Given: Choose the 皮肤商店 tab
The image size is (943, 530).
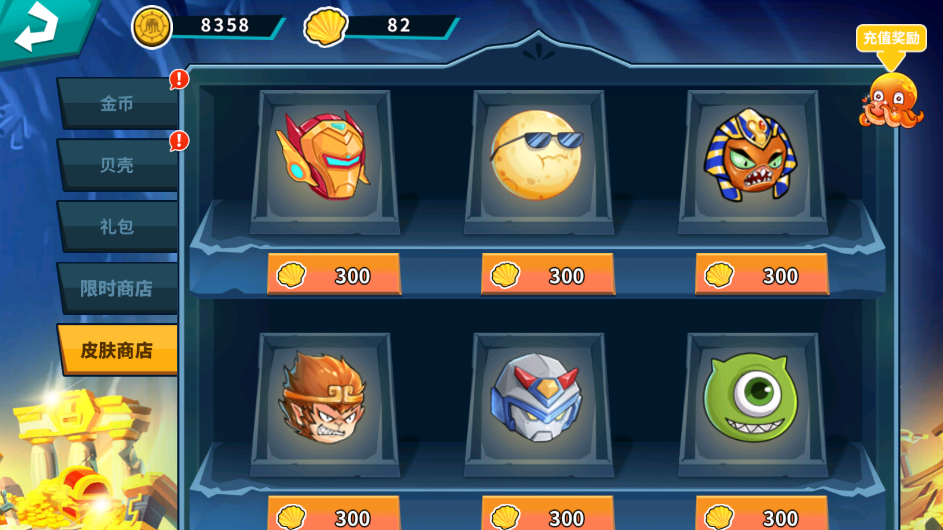Looking at the screenshot, I should (x=117, y=350).
